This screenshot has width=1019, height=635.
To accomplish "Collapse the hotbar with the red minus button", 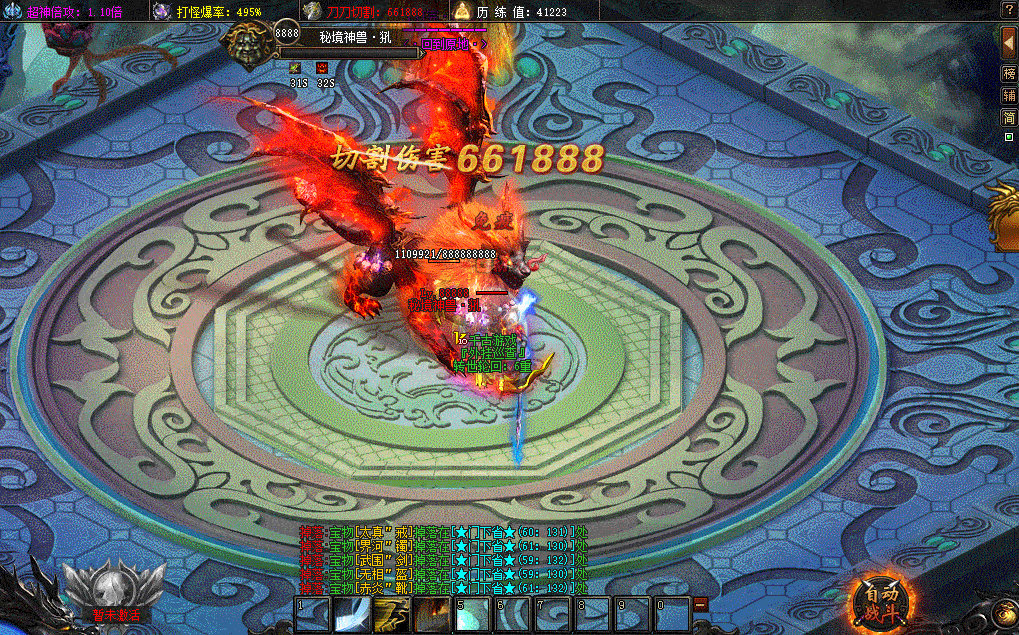I will coord(701,604).
